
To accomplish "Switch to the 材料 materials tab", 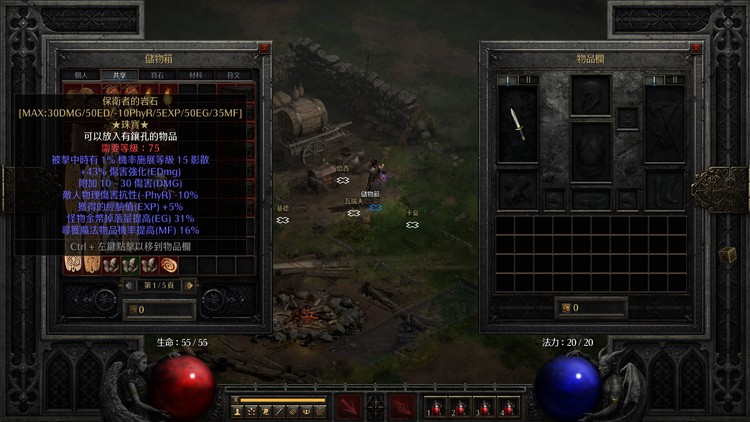I will 195,75.
